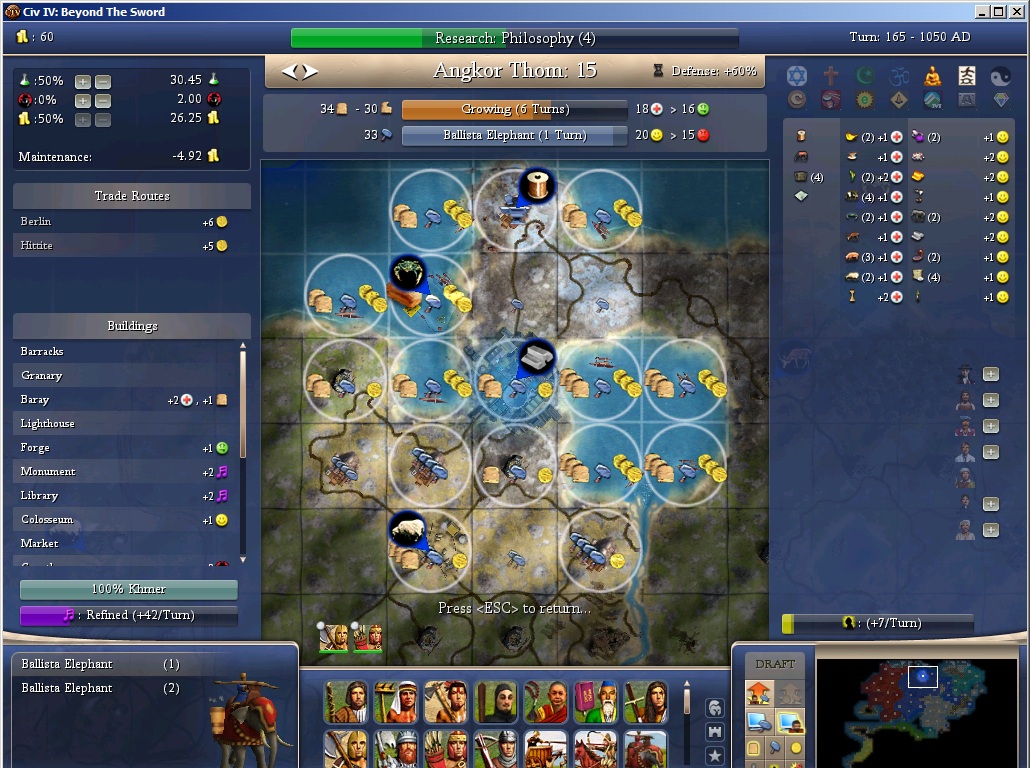Select the Library in the Buildings list
The height and width of the screenshot is (768, 1030).
pos(39,496)
